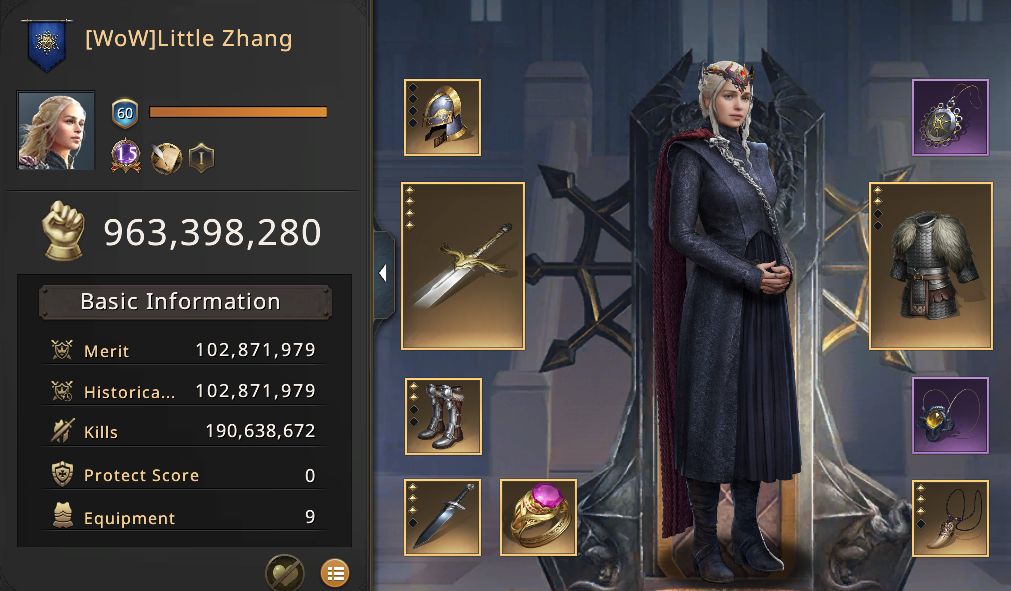The width and height of the screenshot is (1011, 591).
Task: Open the sword weapon slot
Action: [x=463, y=265]
